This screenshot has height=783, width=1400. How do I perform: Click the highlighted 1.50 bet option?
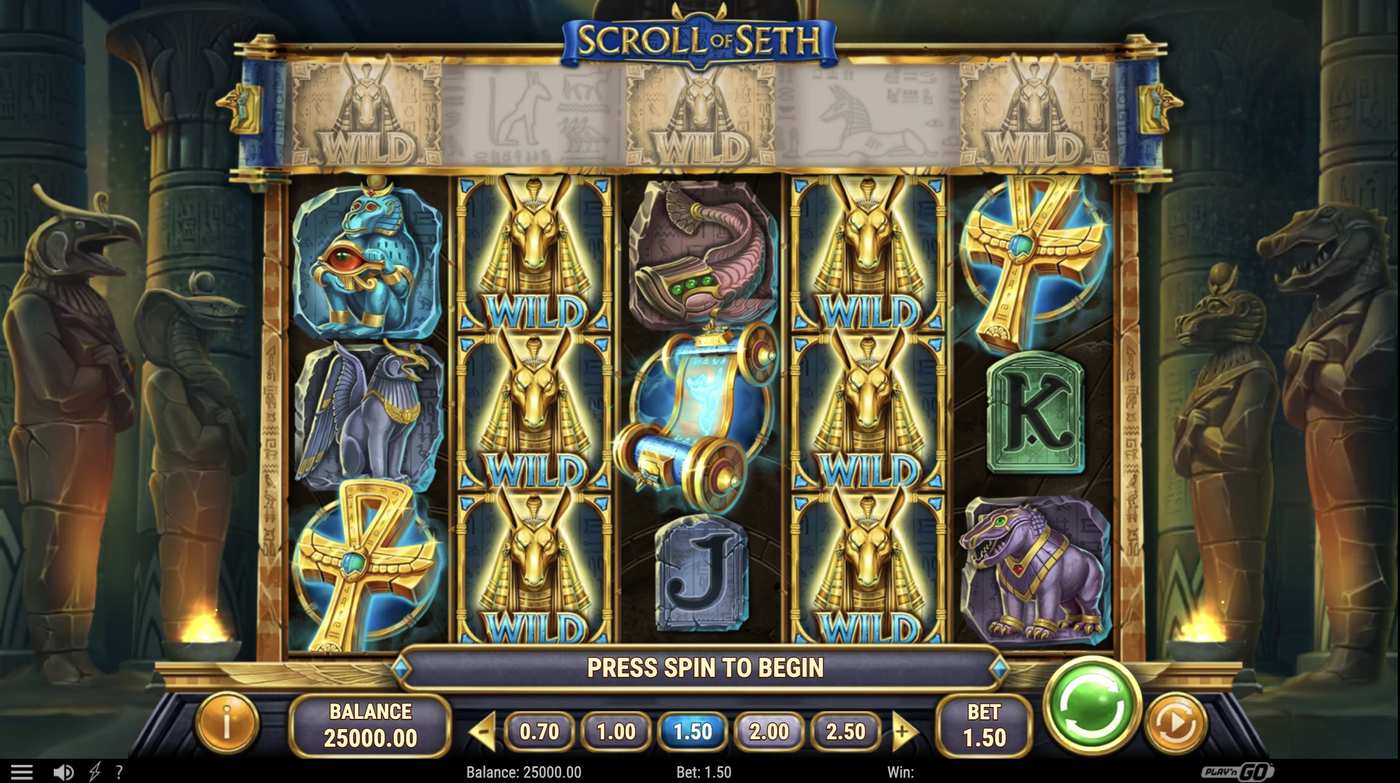pos(693,731)
